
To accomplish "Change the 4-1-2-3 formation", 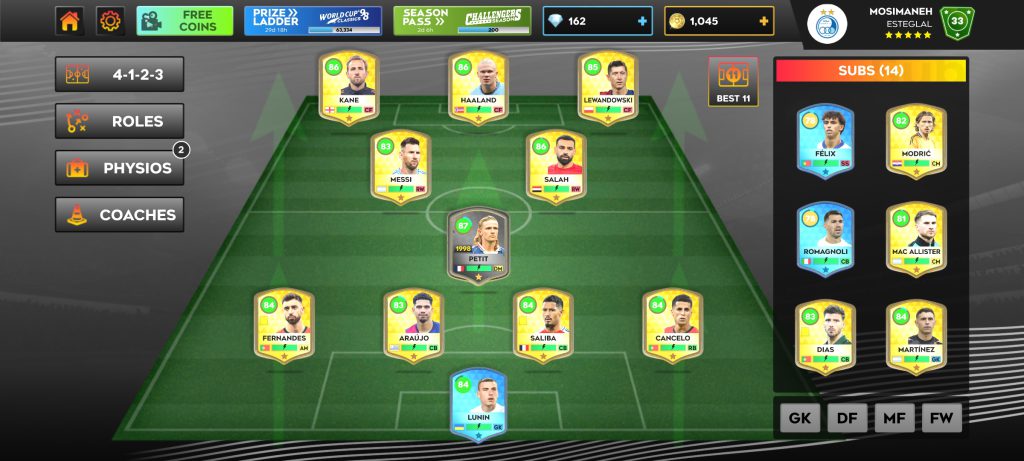I will [x=119, y=75].
